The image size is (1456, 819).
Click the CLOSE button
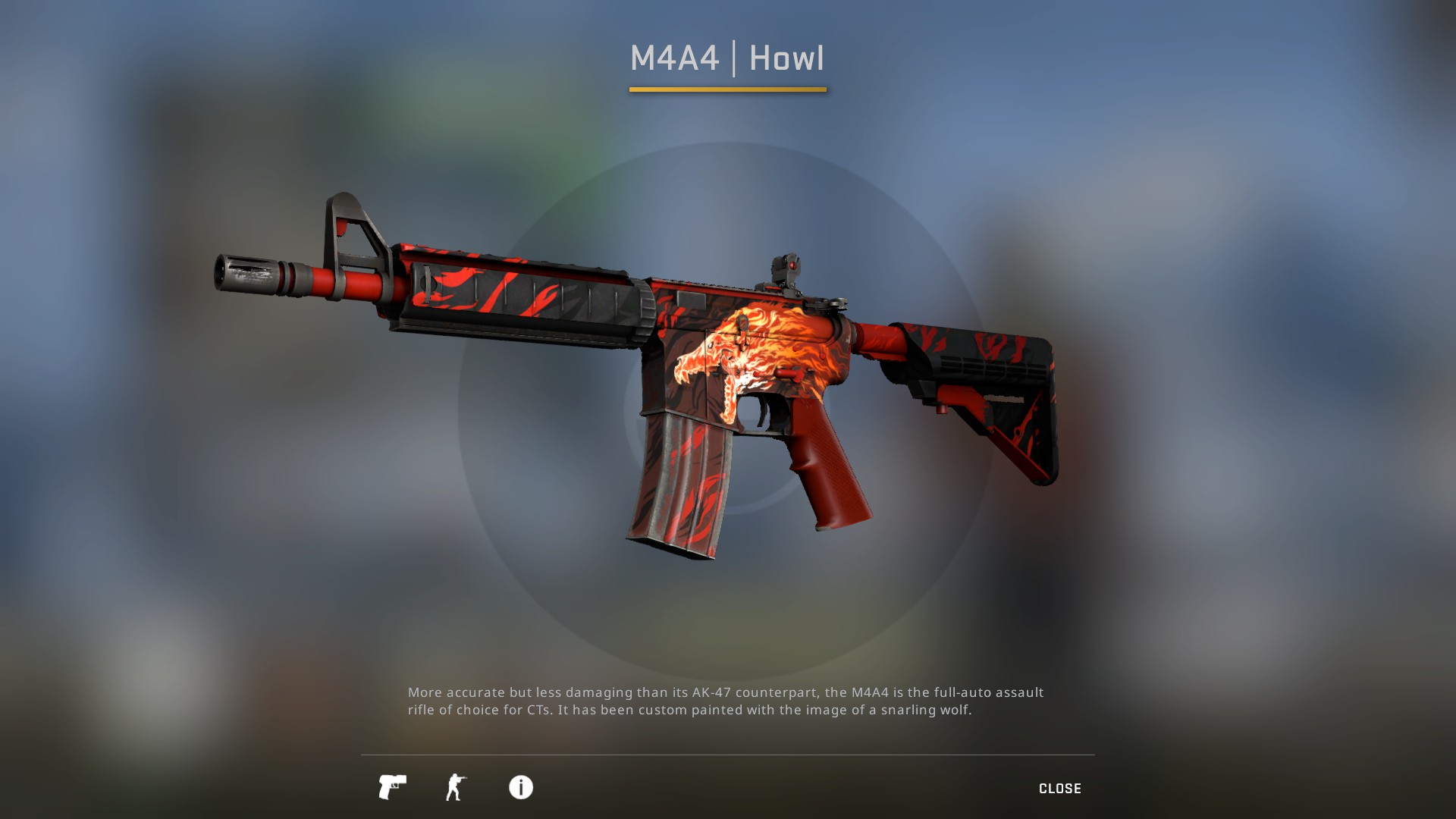coord(1060,788)
